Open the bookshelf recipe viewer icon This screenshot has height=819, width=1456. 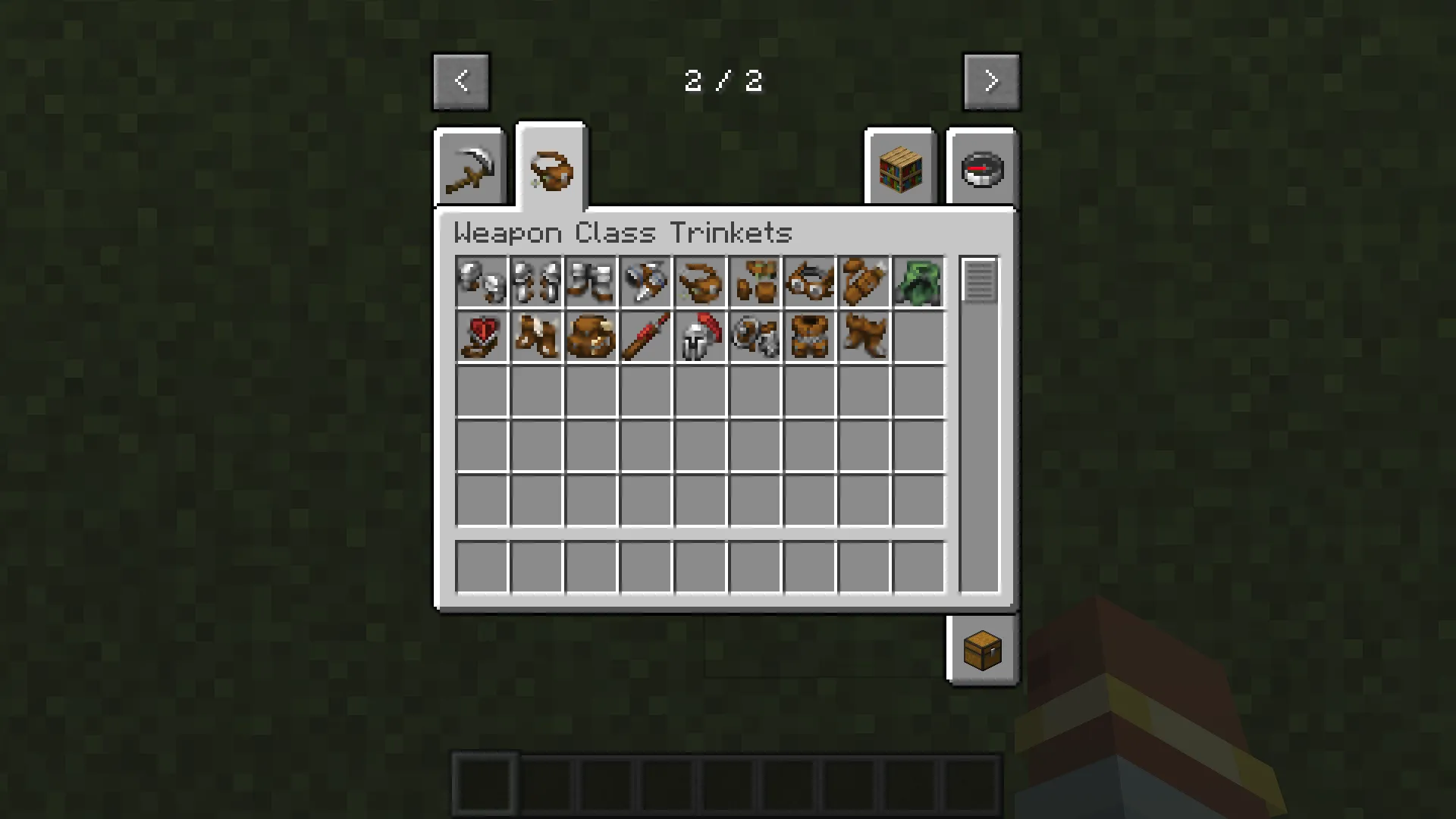pyautogui.click(x=899, y=167)
